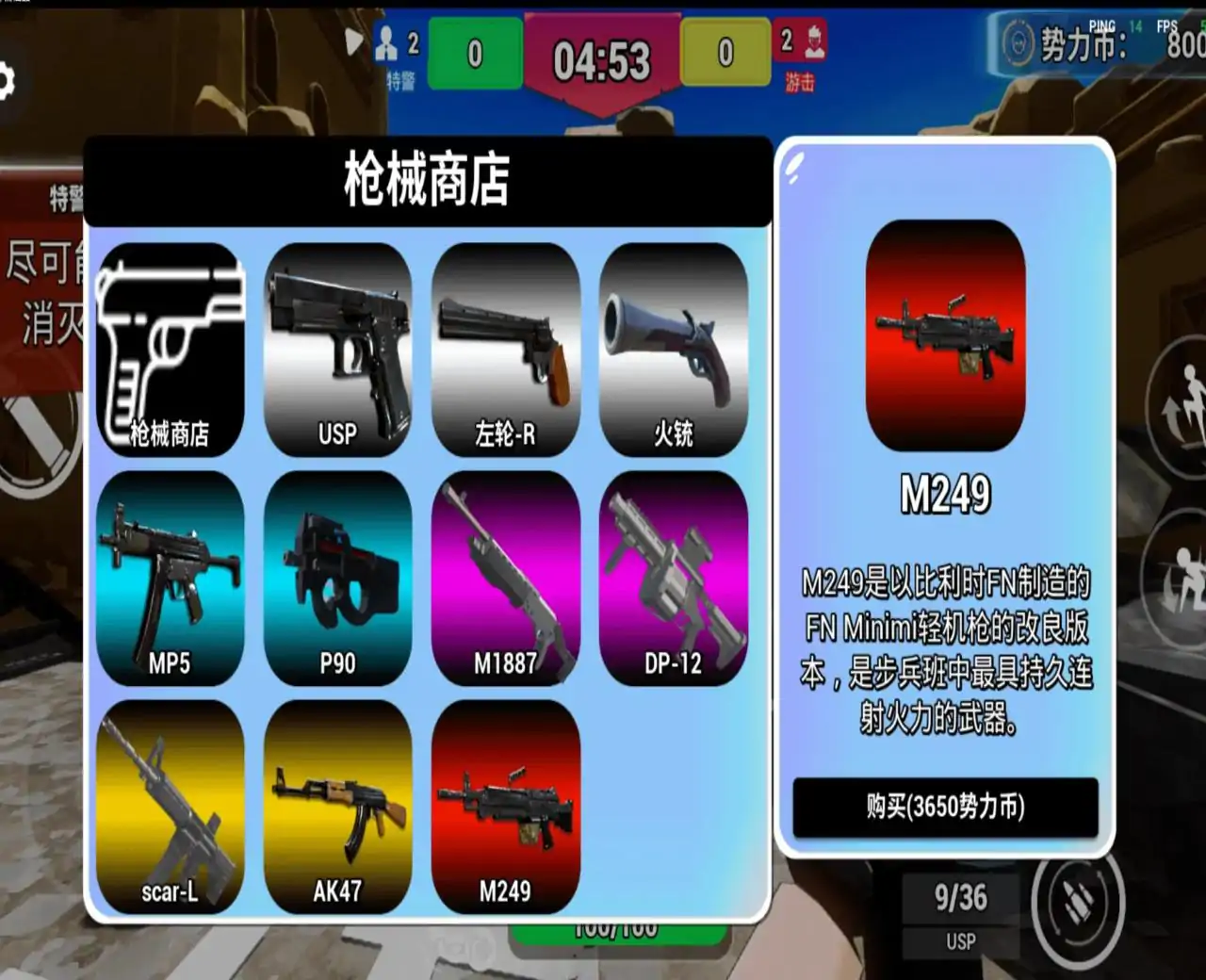This screenshot has height=980, width=1206.
Task: Select the 左轮-R revolver tile
Action: coord(505,349)
